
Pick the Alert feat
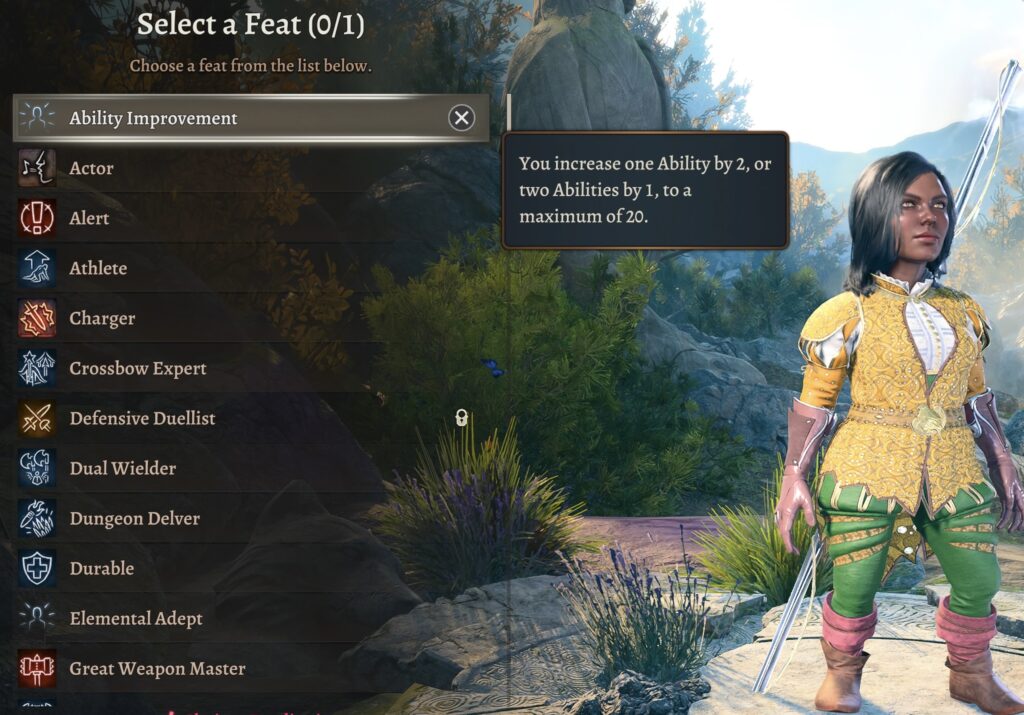click(89, 218)
